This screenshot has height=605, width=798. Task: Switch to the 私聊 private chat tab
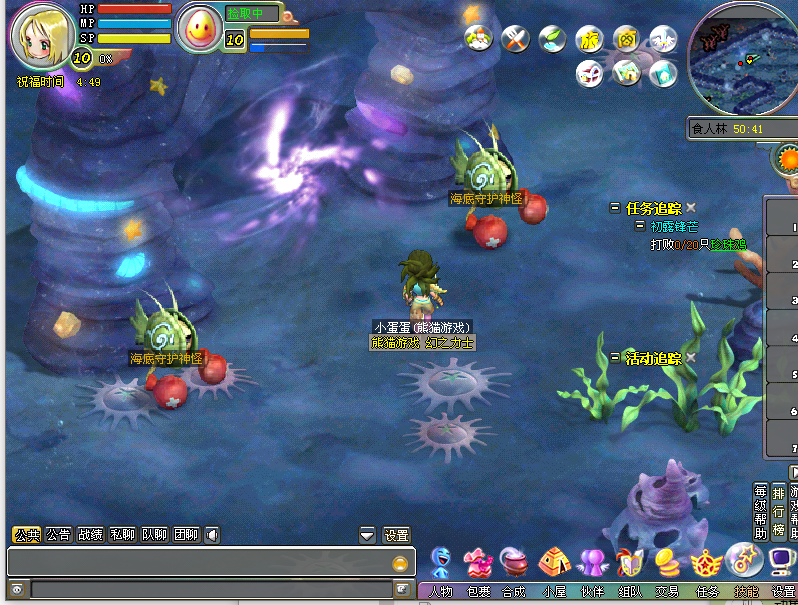(x=122, y=535)
